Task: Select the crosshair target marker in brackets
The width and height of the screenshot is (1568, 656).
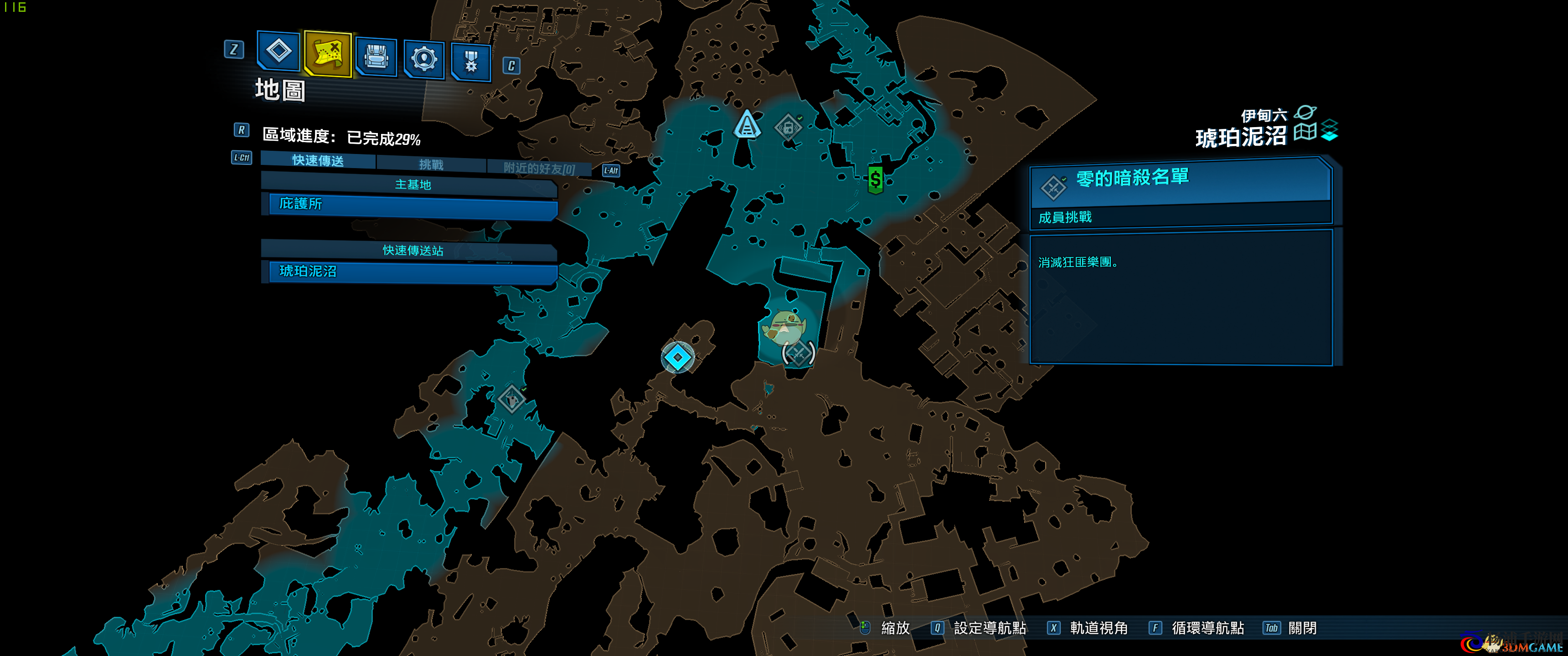Action: click(x=798, y=353)
